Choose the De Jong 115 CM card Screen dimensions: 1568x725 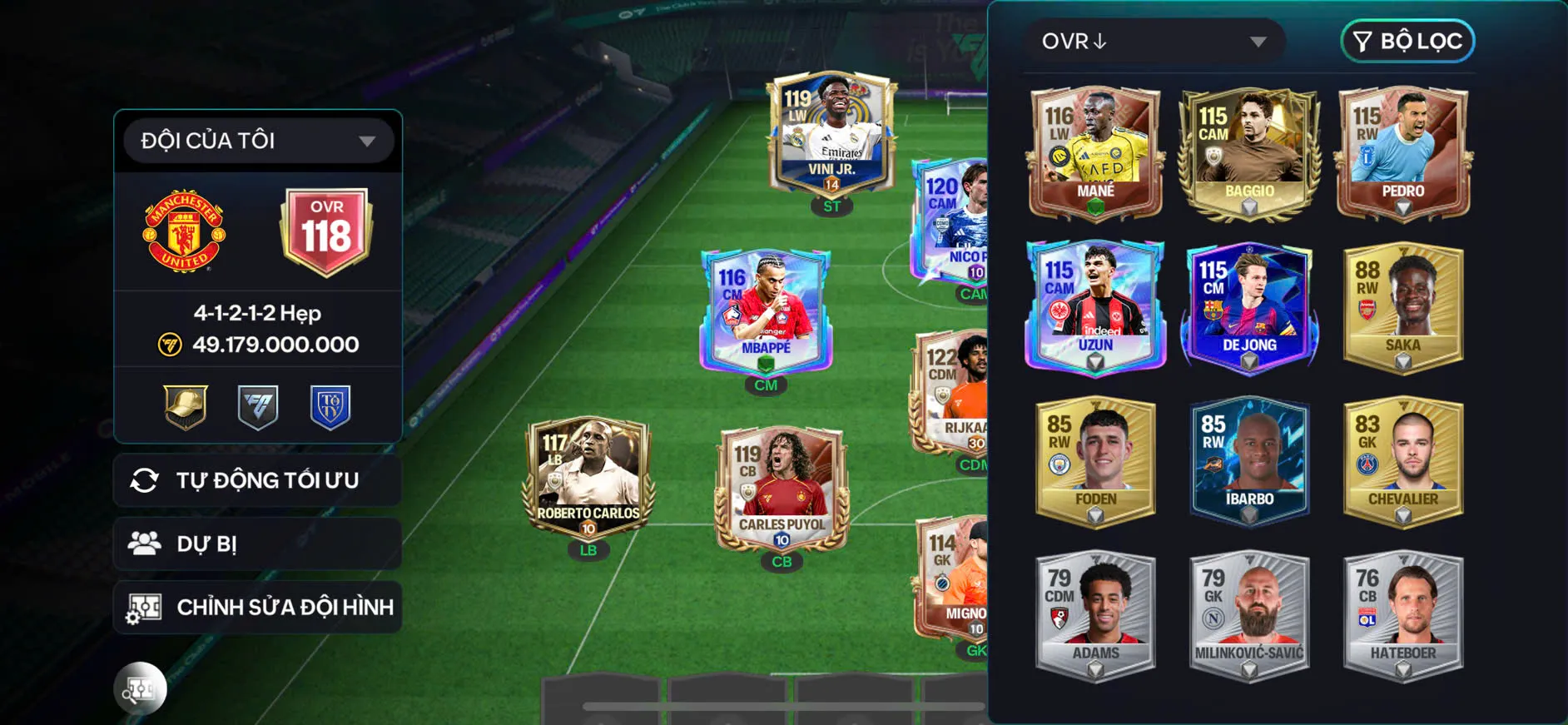click(x=1249, y=306)
